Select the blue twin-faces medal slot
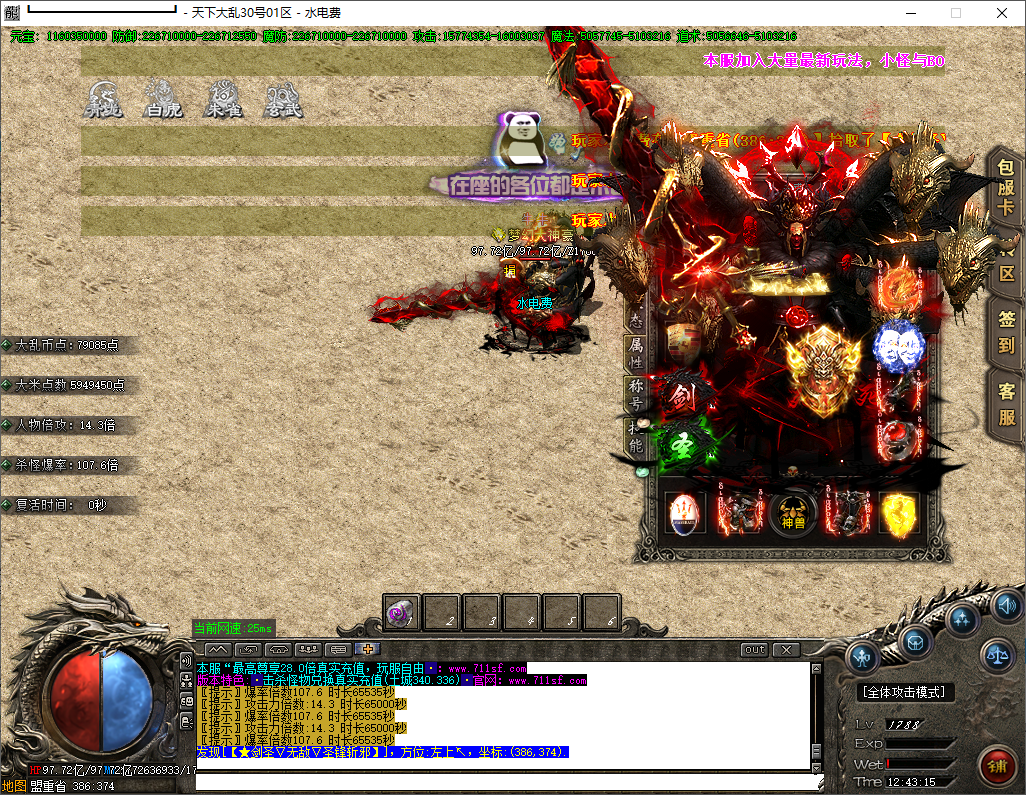Screen dimensions: 1026x795 [898, 346]
